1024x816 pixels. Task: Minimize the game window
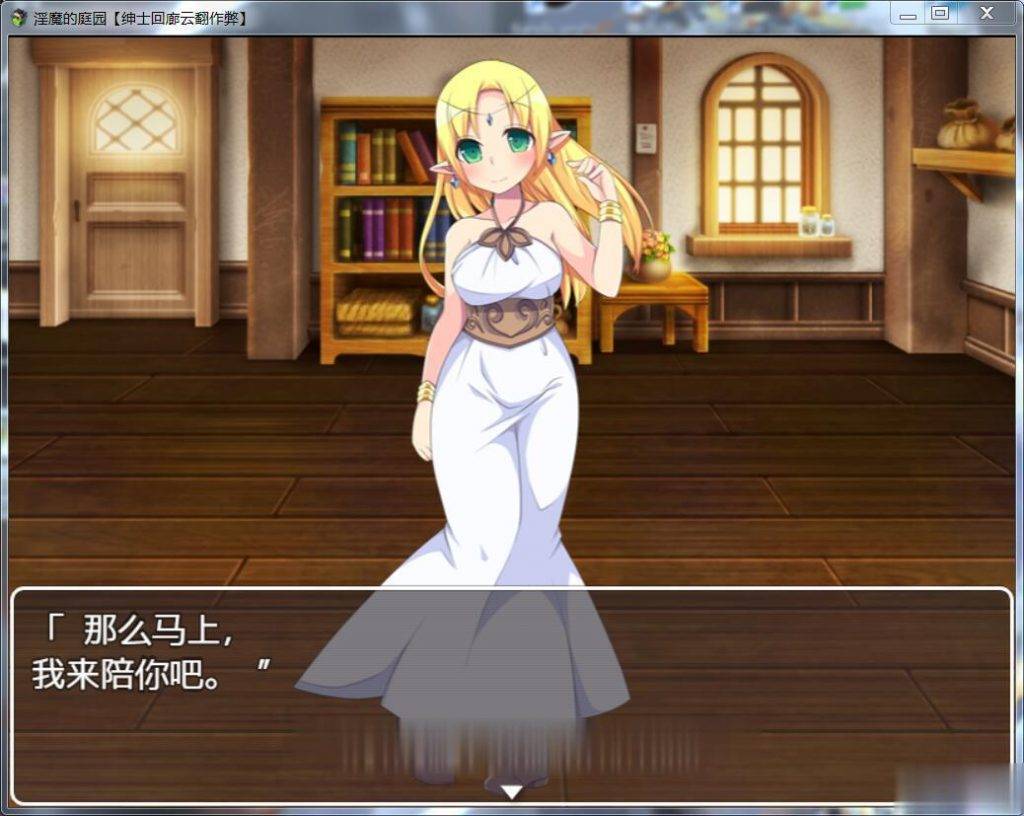pyautogui.click(x=908, y=14)
